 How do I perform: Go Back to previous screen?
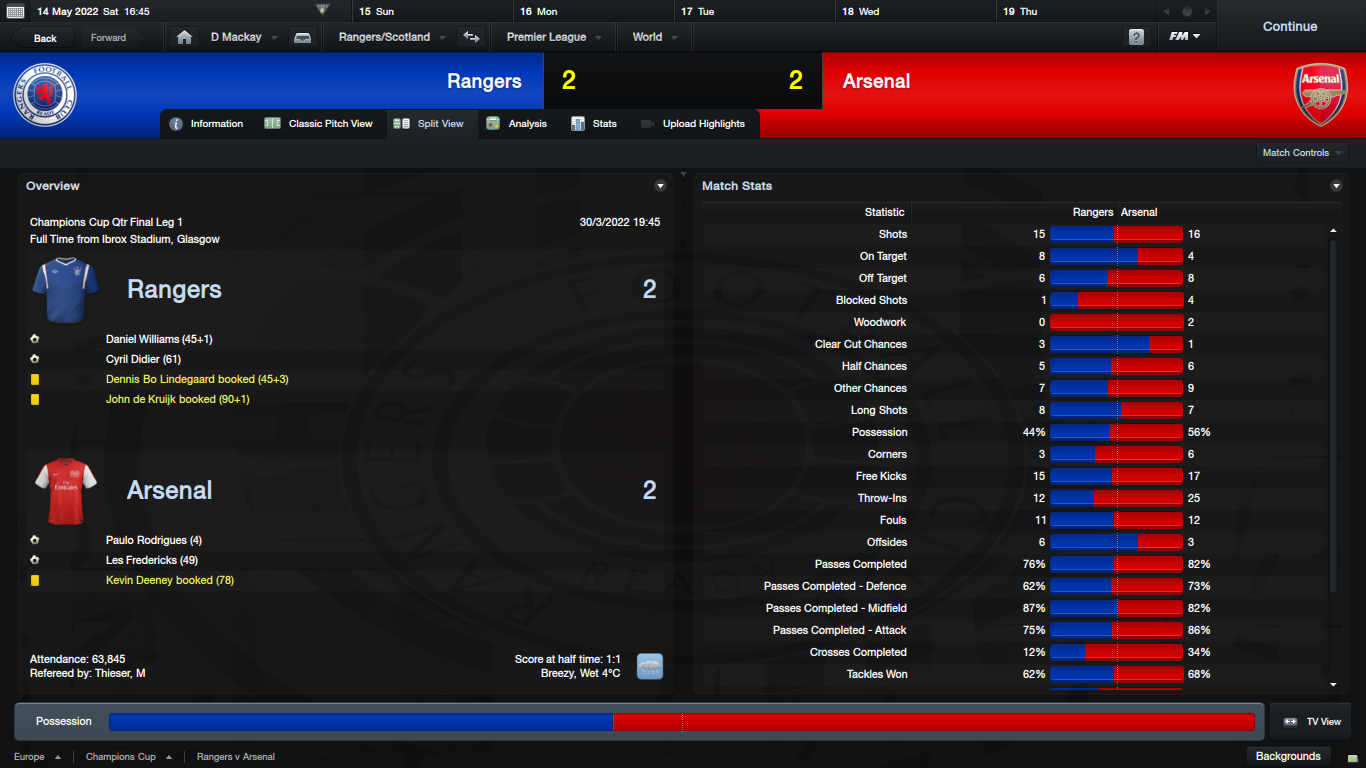(45, 38)
